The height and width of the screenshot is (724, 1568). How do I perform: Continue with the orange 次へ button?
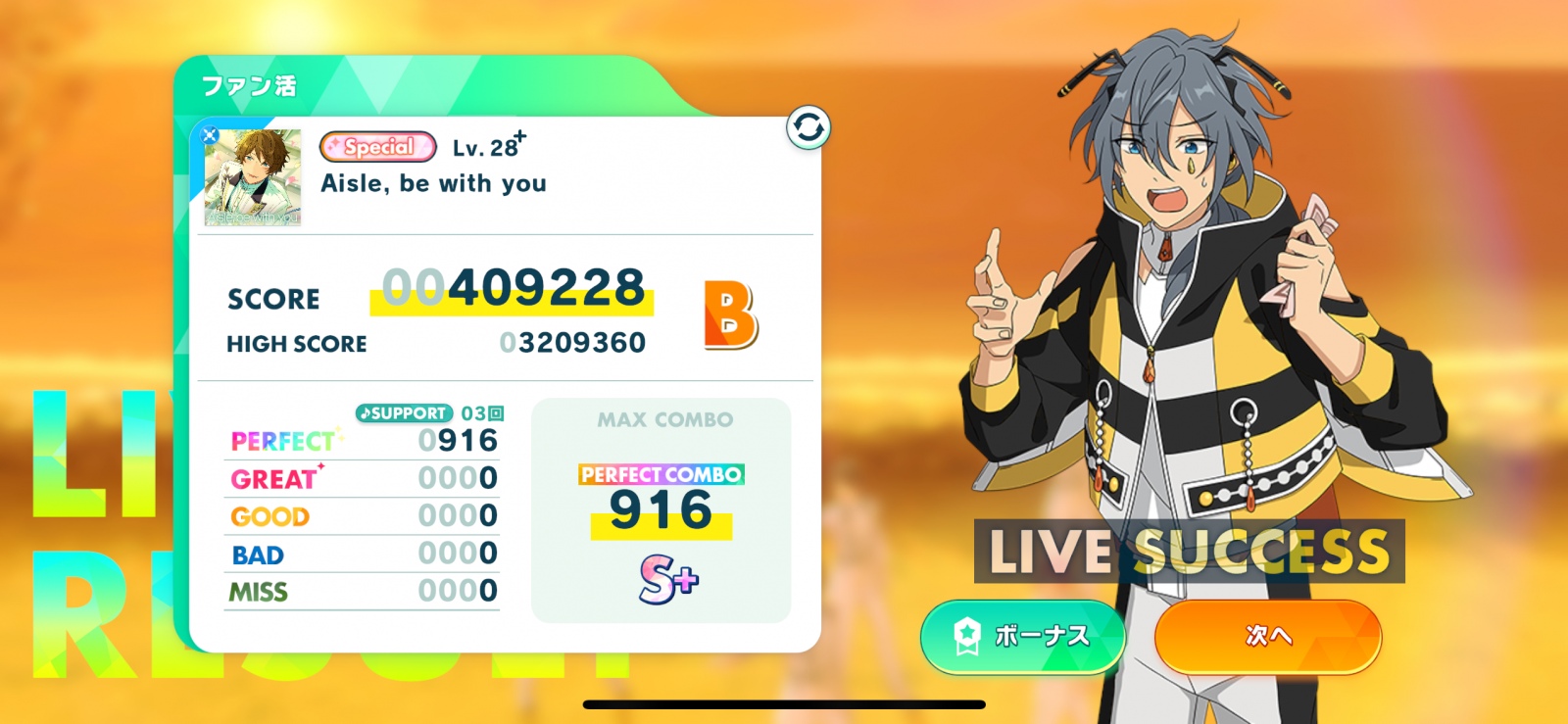pyautogui.click(x=1268, y=636)
